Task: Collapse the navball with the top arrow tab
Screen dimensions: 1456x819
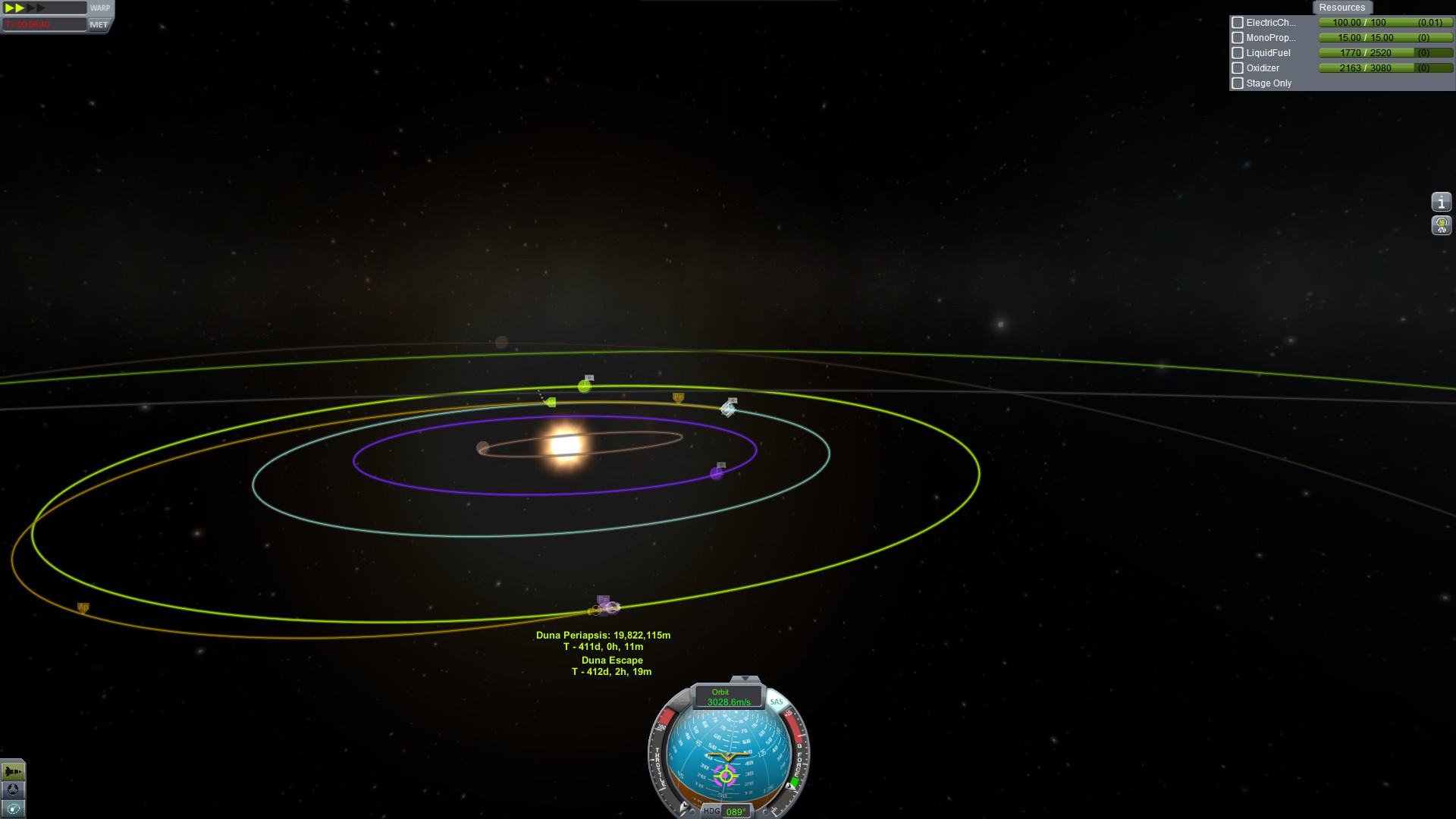Action: pos(745,679)
